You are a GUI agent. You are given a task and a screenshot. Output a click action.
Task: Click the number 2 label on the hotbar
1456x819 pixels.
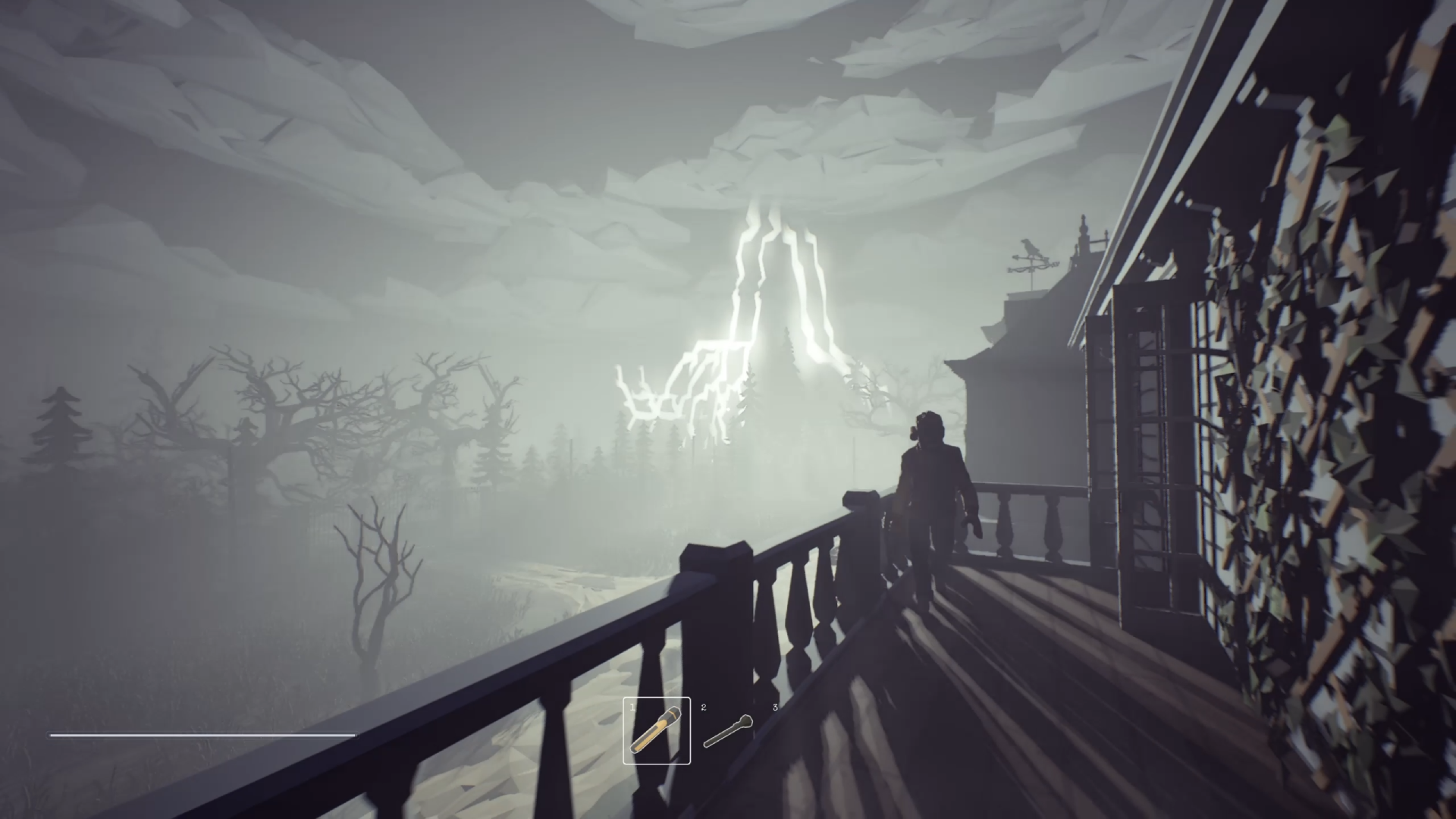703,707
